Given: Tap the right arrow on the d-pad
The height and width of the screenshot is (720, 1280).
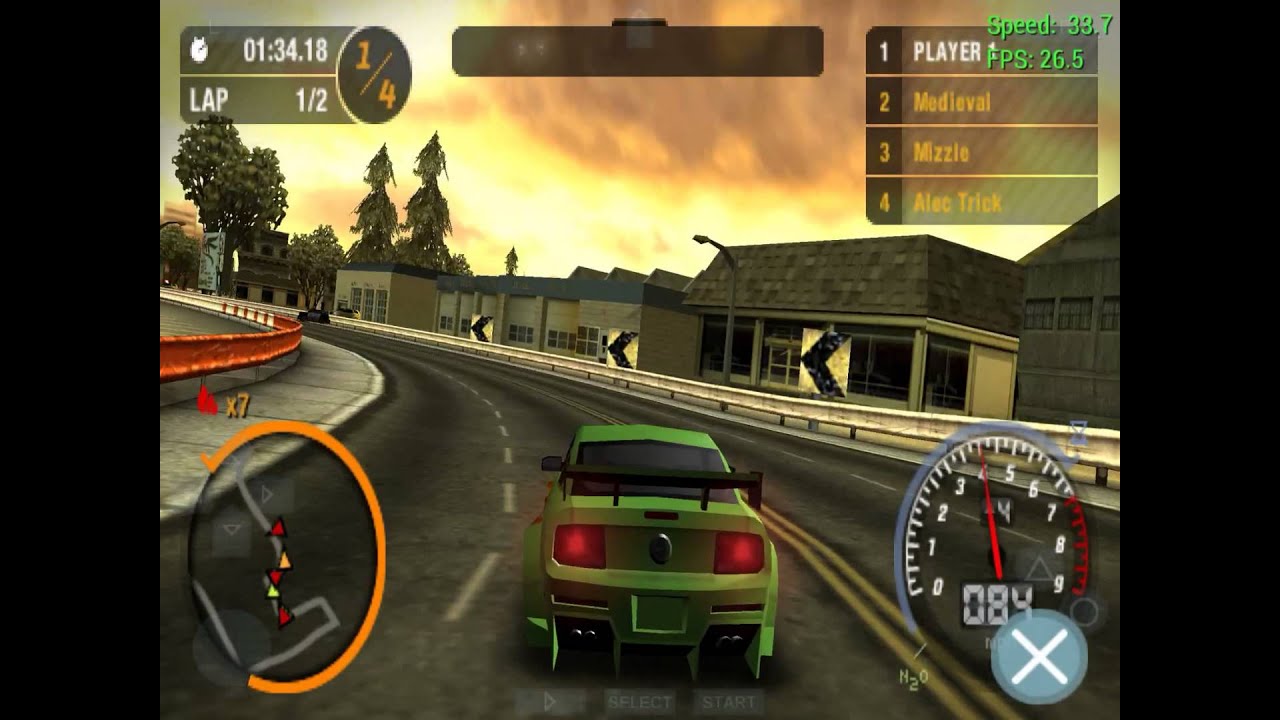Looking at the screenshot, I should (269, 493).
